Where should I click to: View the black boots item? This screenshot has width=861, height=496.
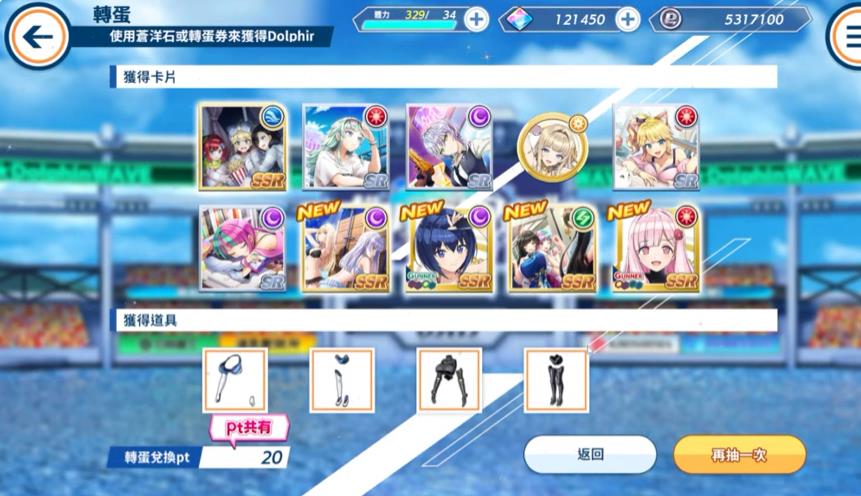pos(556,381)
